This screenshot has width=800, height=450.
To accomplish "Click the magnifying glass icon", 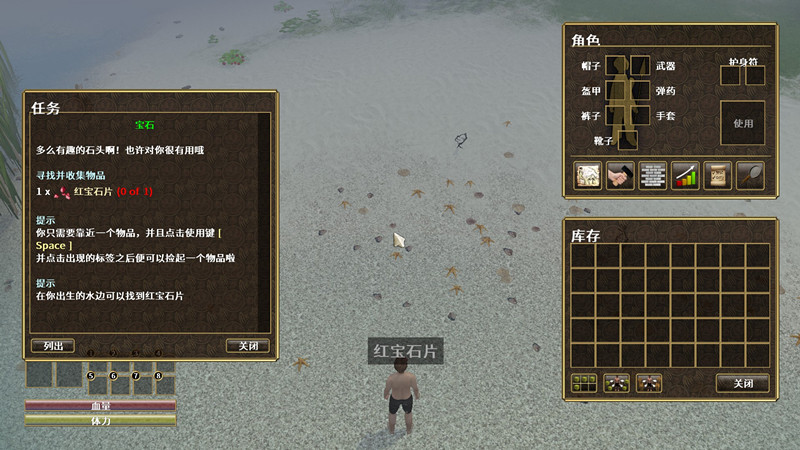I will [750, 175].
